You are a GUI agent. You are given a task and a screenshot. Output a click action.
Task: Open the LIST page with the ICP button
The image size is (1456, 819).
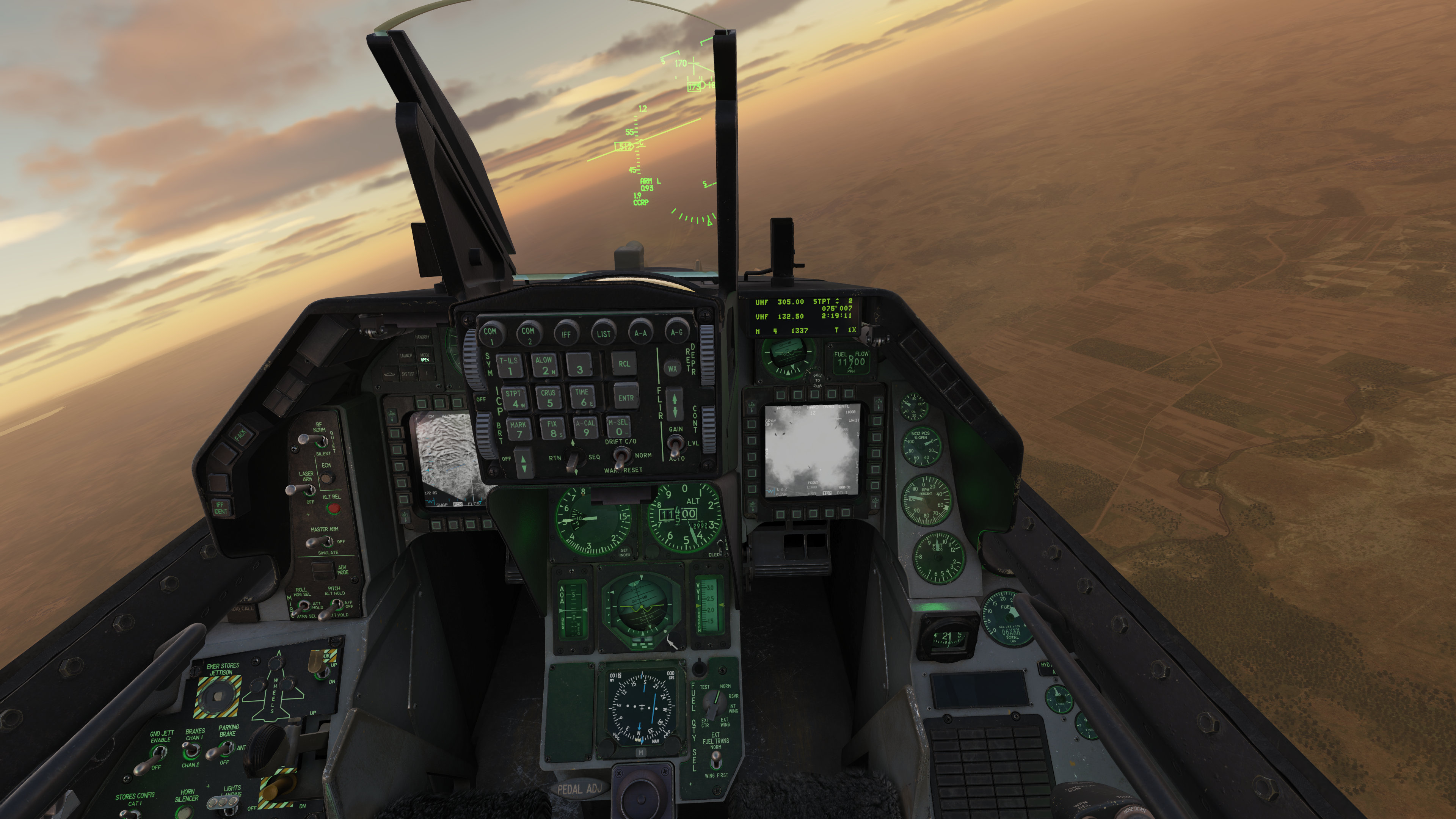[x=604, y=334]
